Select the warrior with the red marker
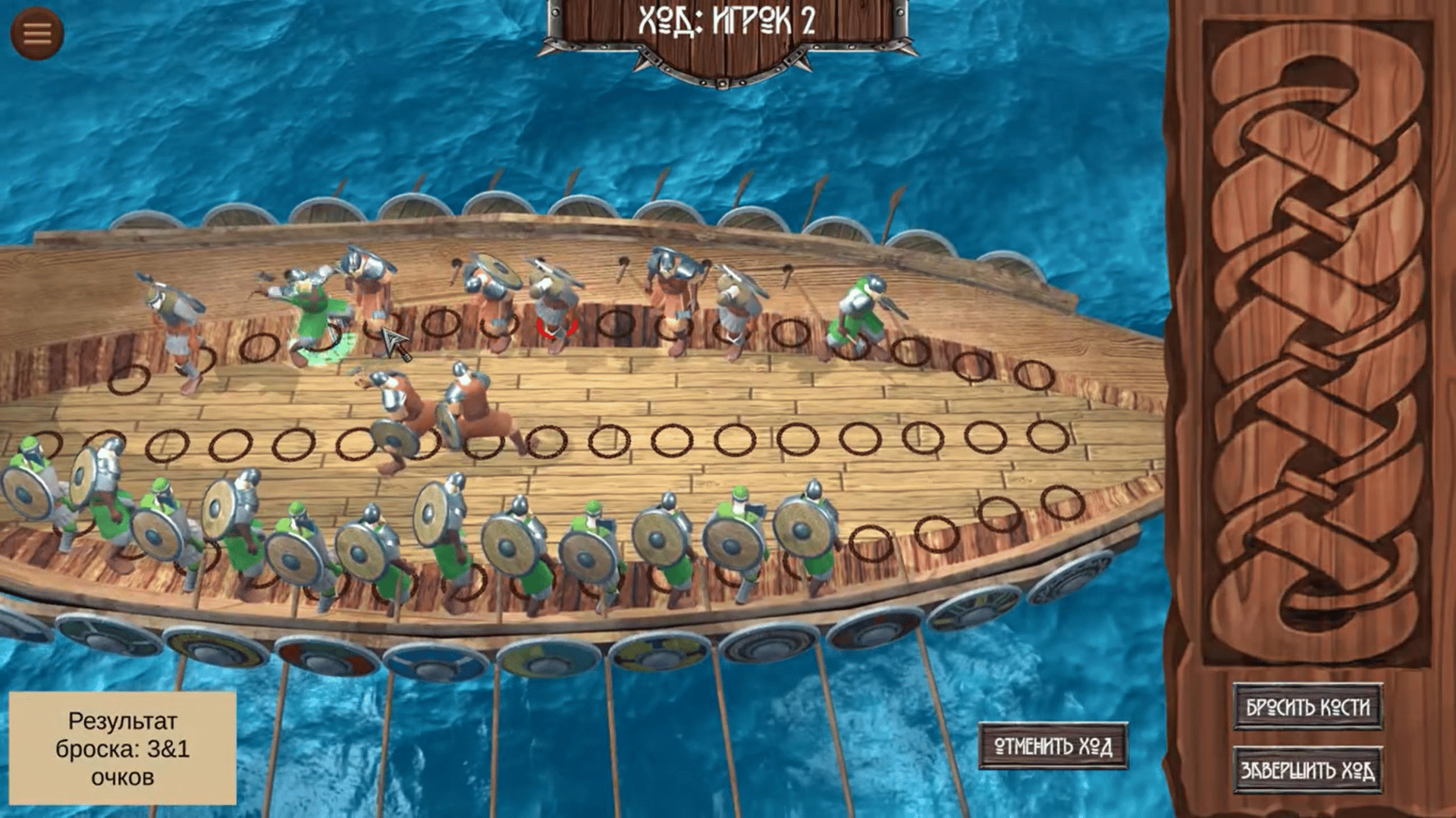The height and width of the screenshot is (818, 1456). 556,307
